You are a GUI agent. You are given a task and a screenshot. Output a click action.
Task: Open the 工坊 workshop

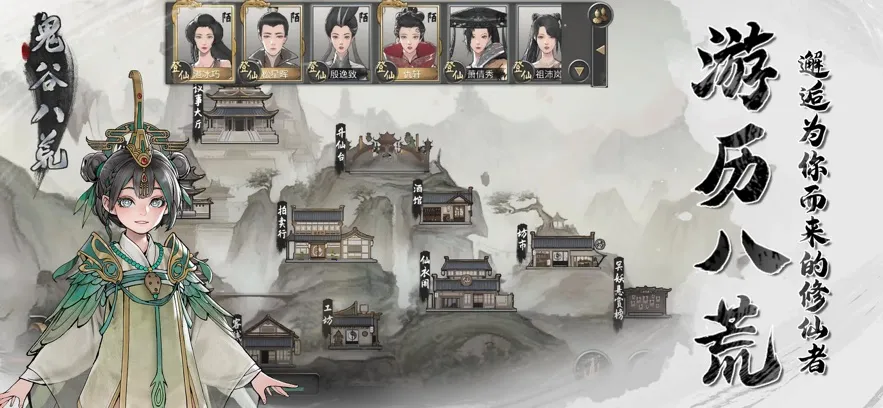(353, 325)
